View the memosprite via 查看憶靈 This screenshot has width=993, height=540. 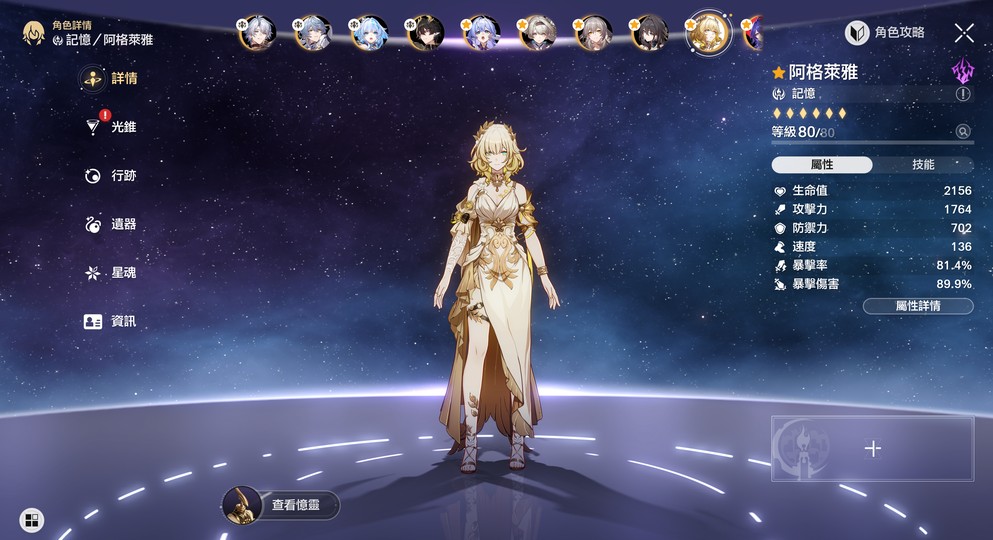(281, 506)
